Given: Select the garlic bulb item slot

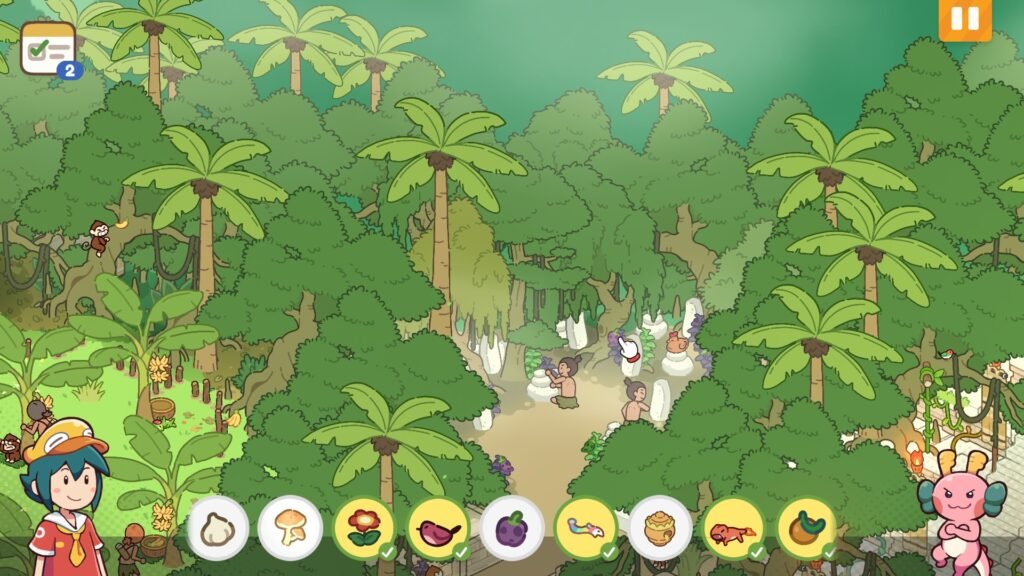Looking at the screenshot, I should click(x=217, y=528).
